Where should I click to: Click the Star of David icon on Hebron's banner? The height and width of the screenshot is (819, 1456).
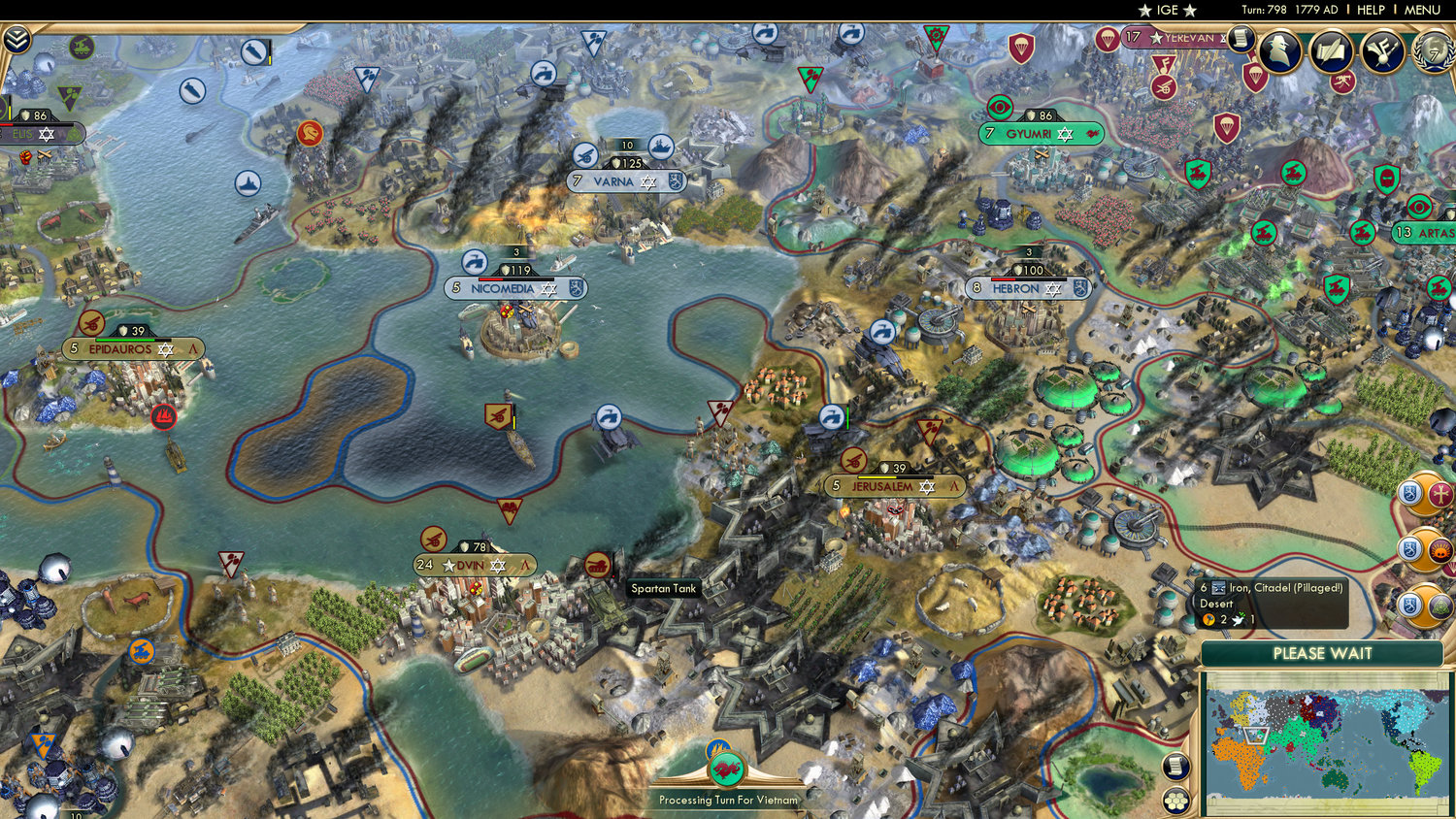pyautogui.click(x=1055, y=289)
